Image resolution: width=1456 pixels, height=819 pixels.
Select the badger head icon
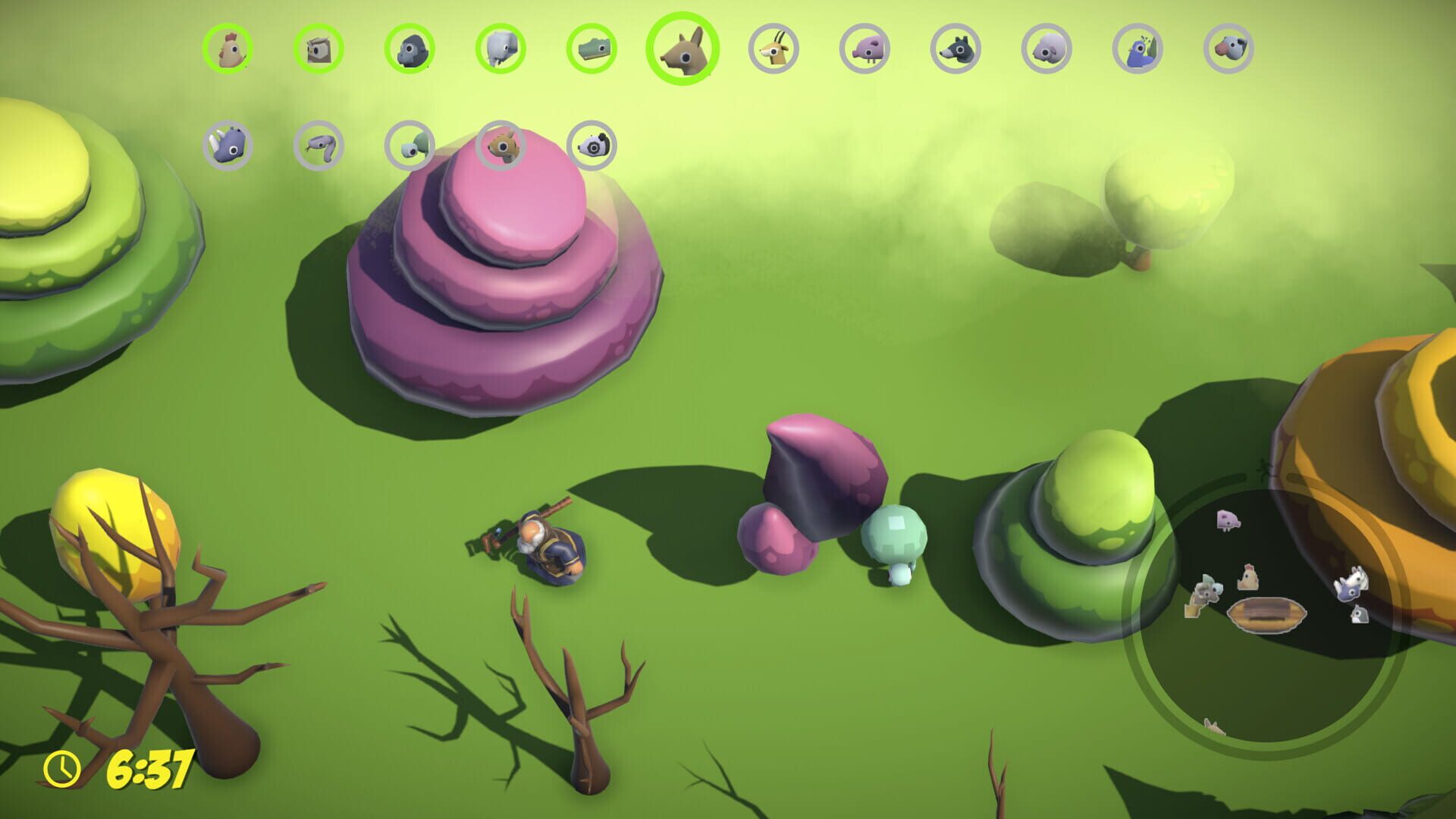[593, 144]
